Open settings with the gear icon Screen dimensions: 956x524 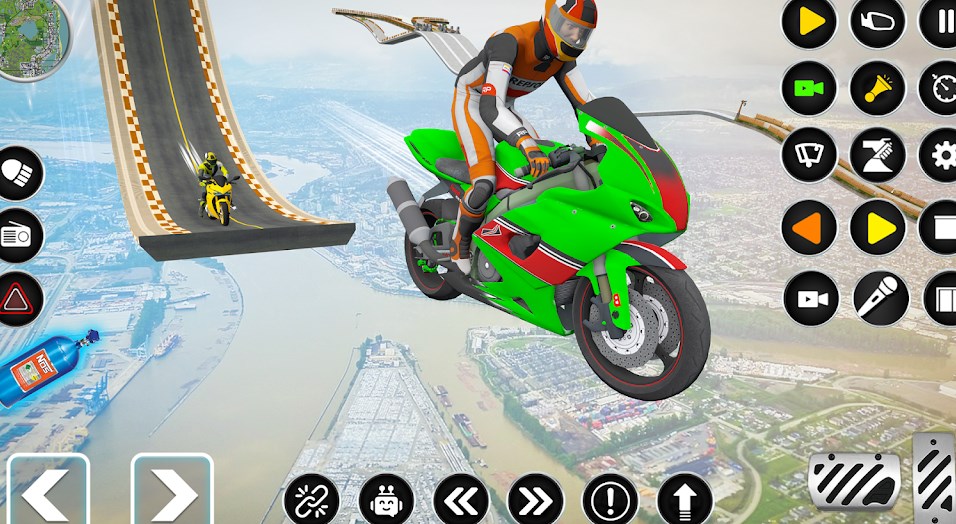(942, 155)
